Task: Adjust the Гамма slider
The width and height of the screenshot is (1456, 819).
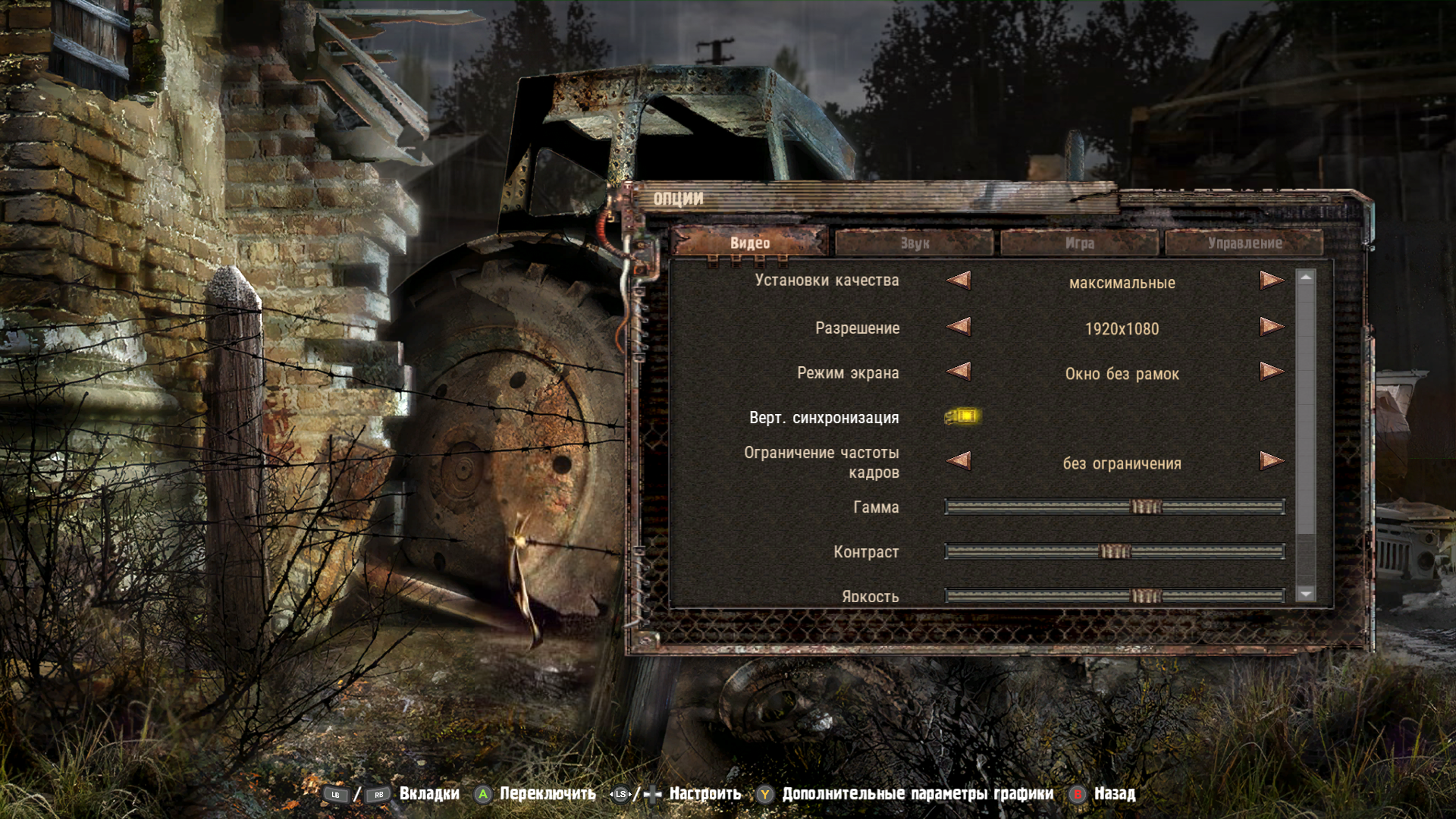Action: tap(1146, 507)
